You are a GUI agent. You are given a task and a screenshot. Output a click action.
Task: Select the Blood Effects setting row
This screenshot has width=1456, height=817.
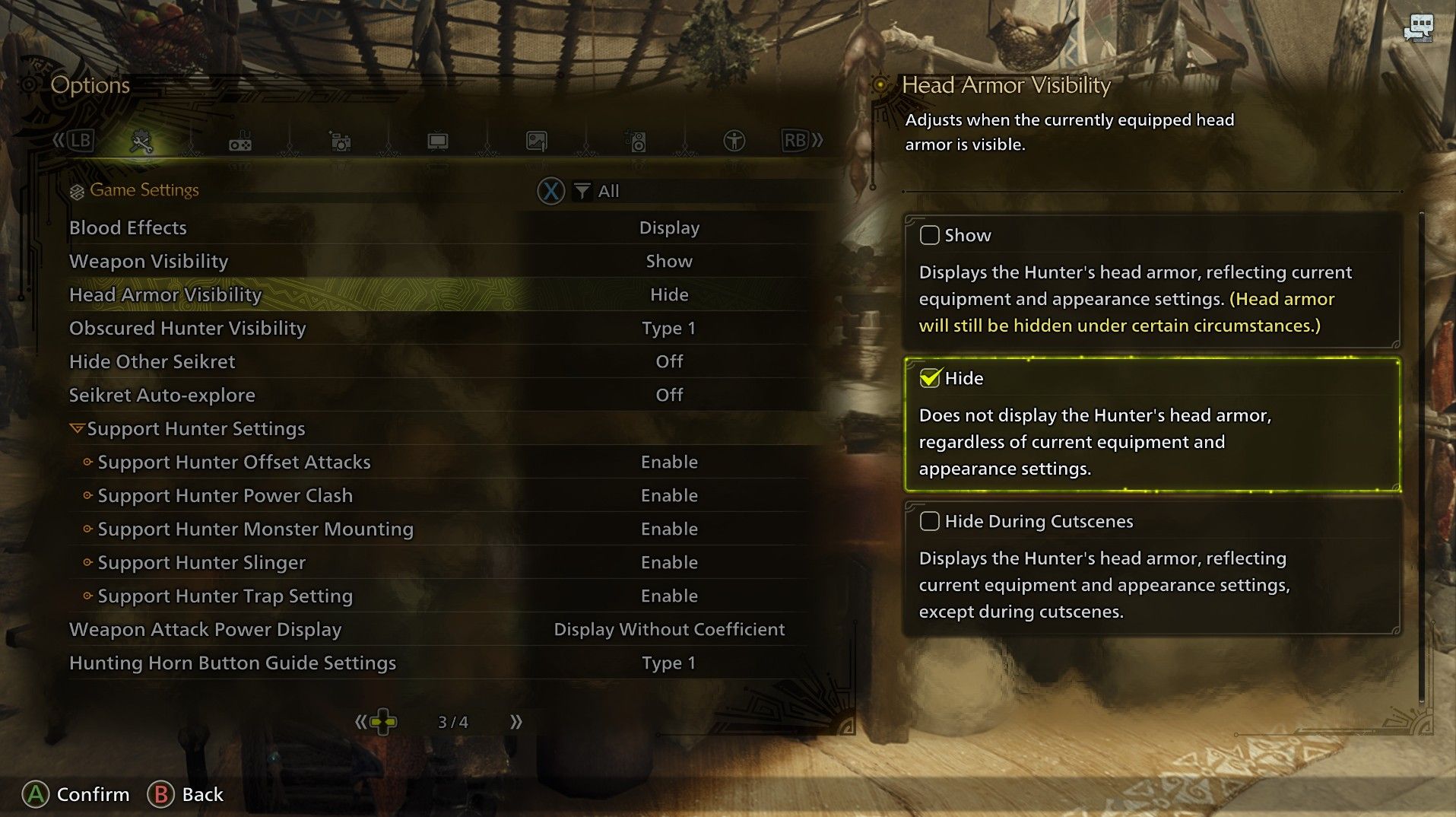coord(128,227)
